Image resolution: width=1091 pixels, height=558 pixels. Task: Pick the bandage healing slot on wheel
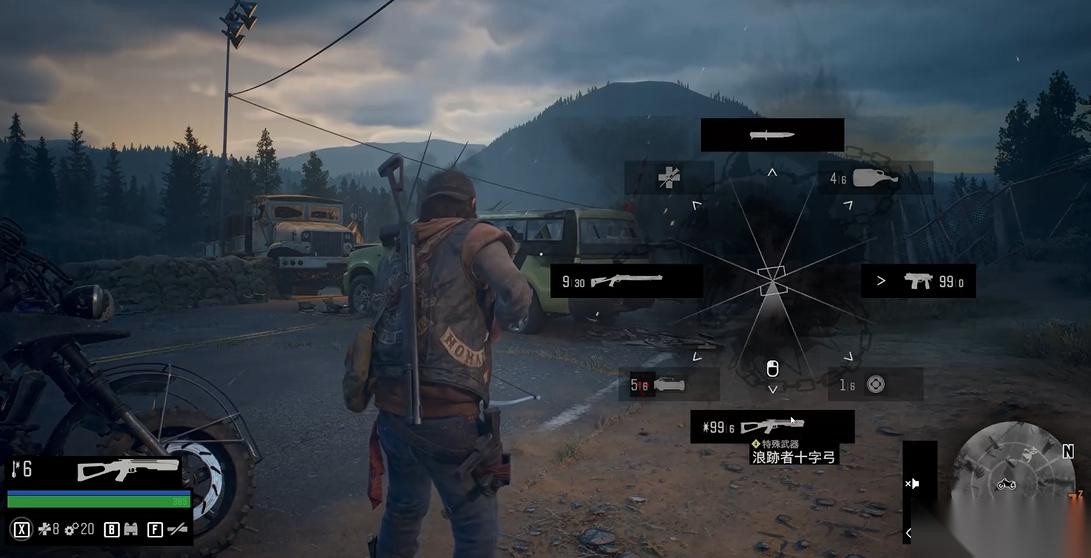coord(669,179)
